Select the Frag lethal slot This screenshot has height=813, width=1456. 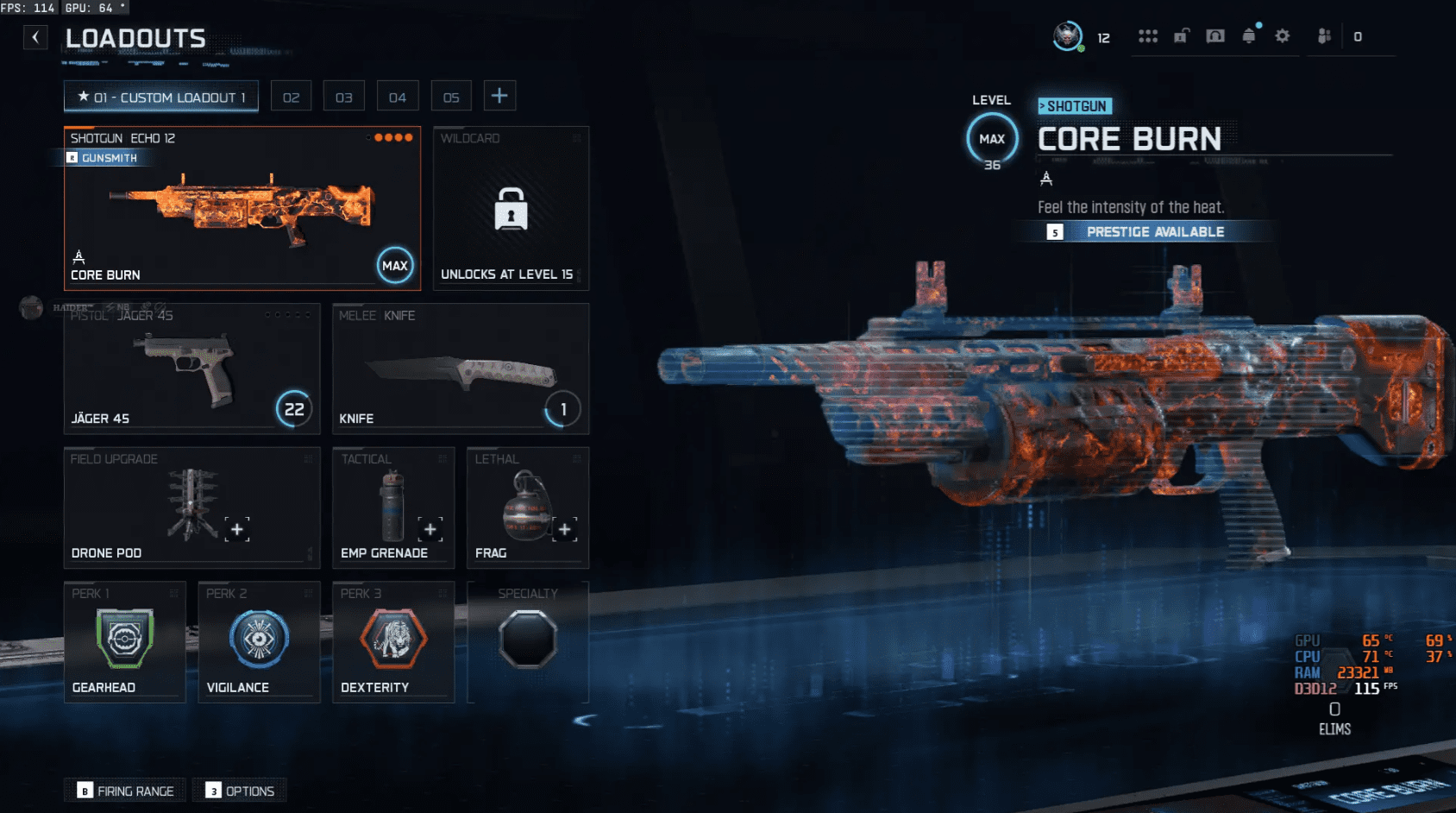[527, 507]
